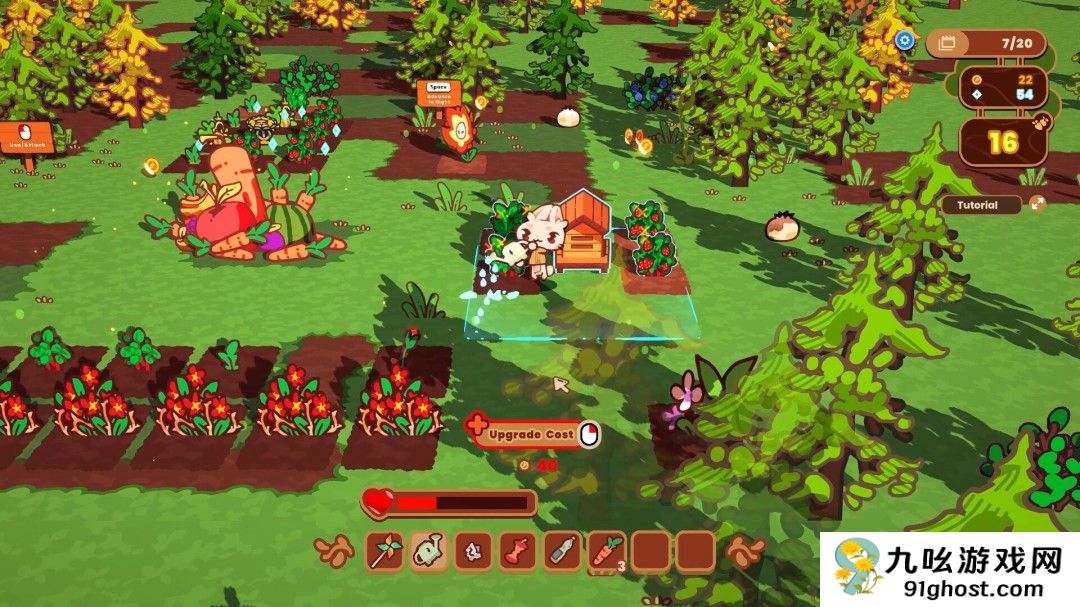Open the Tutorial panel
This screenshot has height=607, width=1080.
coord(980,205)
